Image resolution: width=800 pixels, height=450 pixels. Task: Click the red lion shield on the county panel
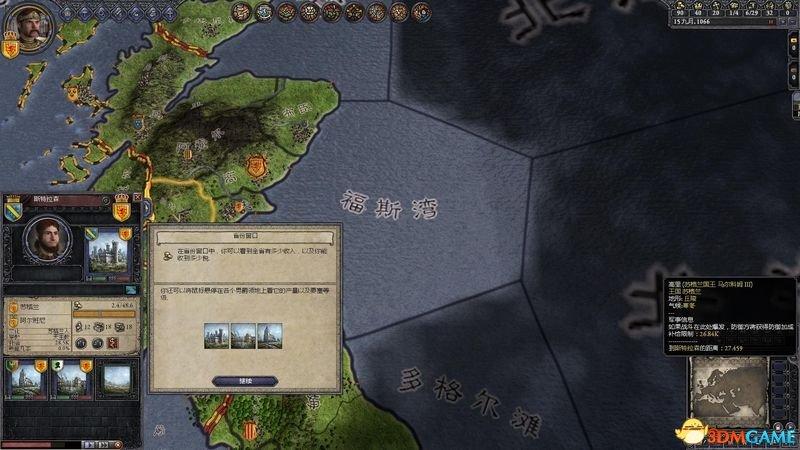coord(121,213)
